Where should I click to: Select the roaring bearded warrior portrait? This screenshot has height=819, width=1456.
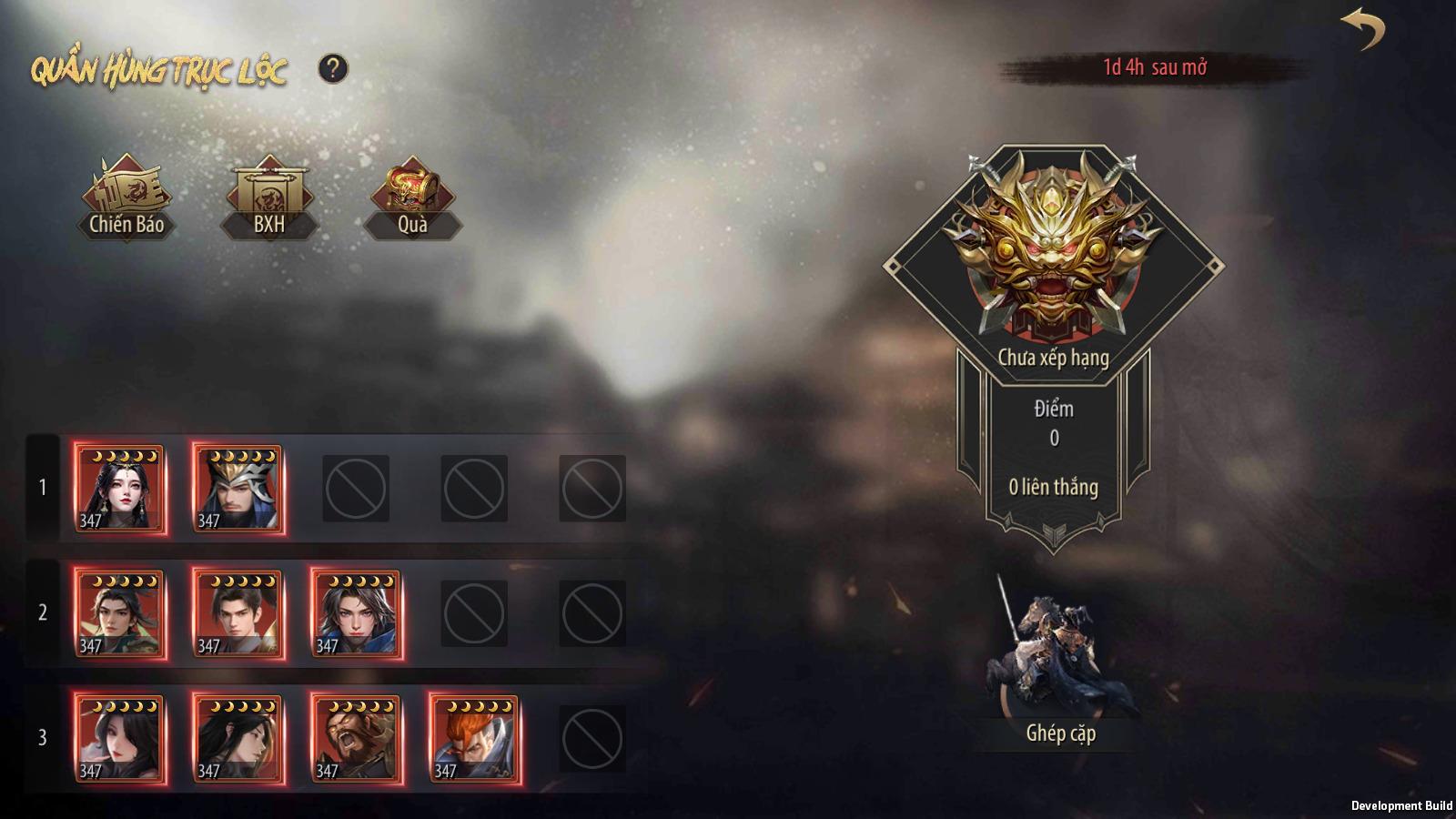point(357,738)
